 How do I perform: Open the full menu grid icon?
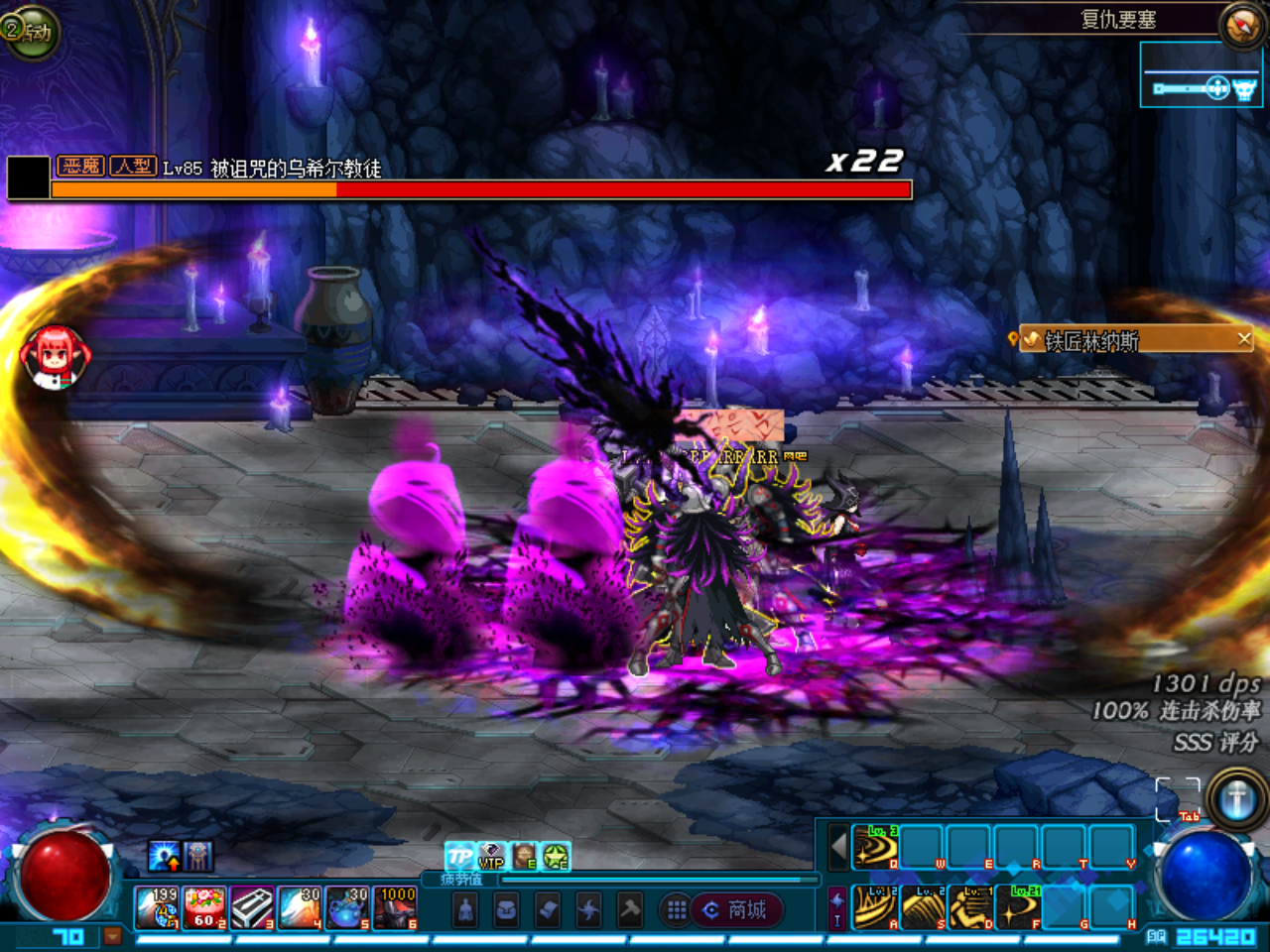(678, 908)
